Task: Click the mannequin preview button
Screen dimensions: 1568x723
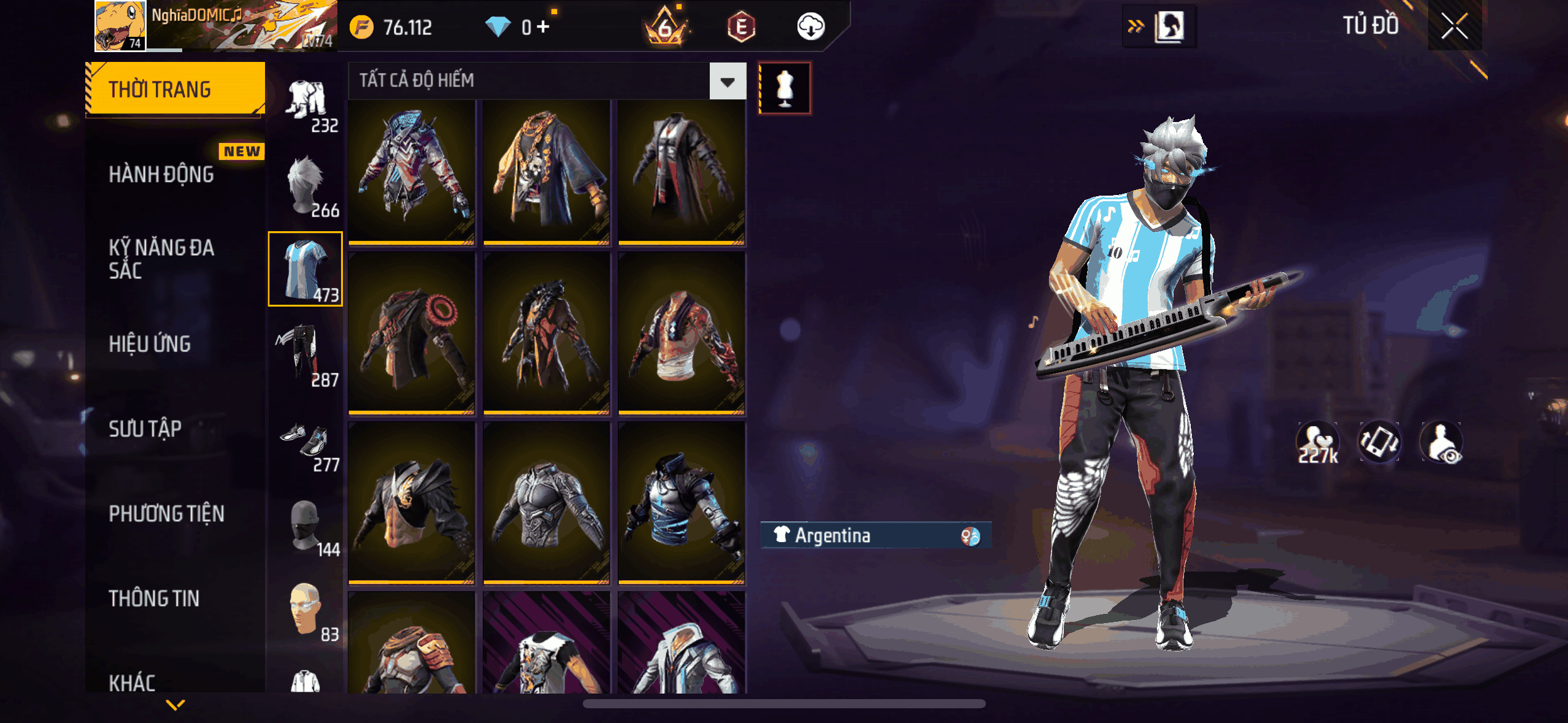Action: [785, 88]
